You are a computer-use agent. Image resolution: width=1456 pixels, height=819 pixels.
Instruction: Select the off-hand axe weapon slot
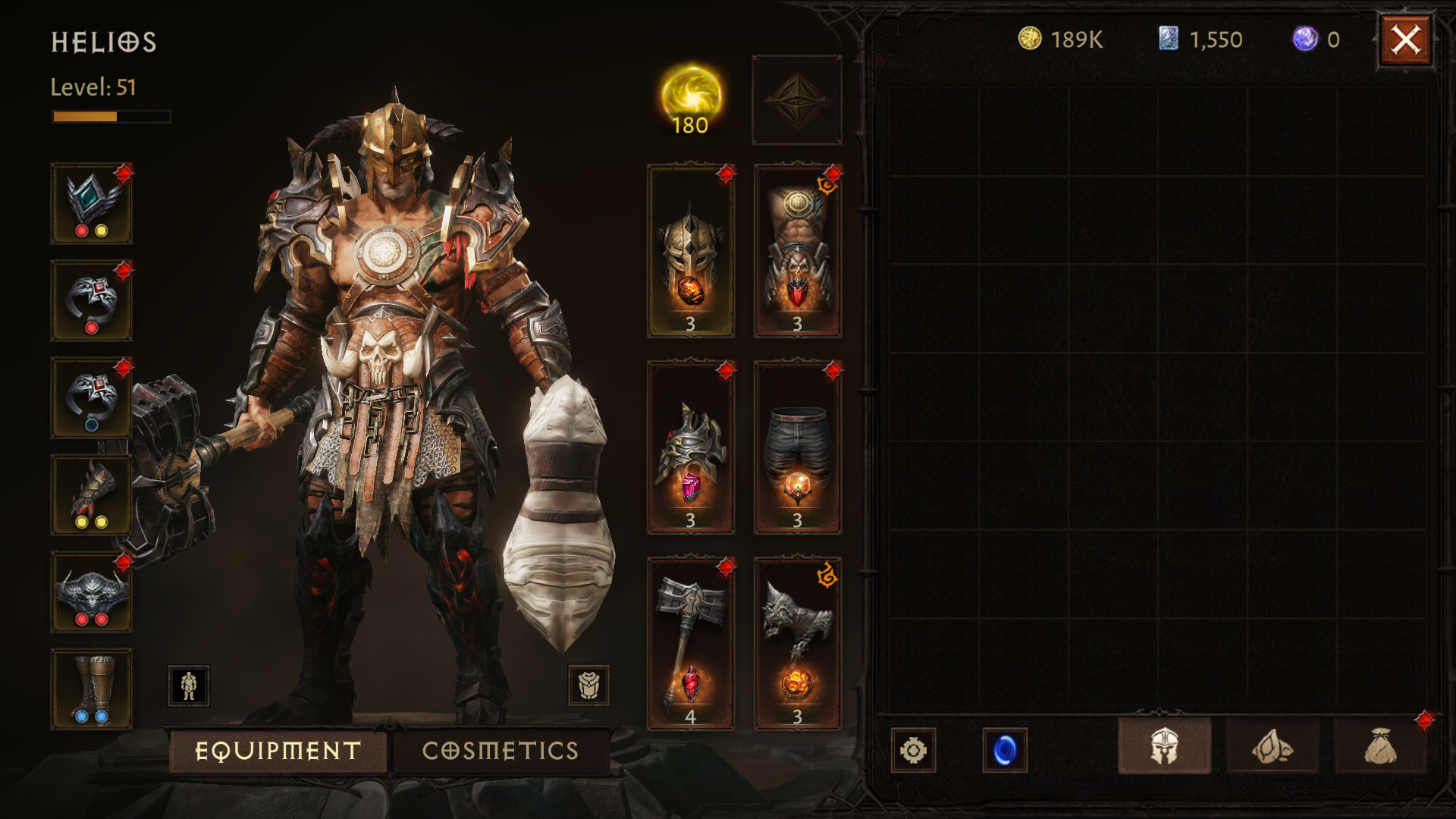tap(797, 644)
